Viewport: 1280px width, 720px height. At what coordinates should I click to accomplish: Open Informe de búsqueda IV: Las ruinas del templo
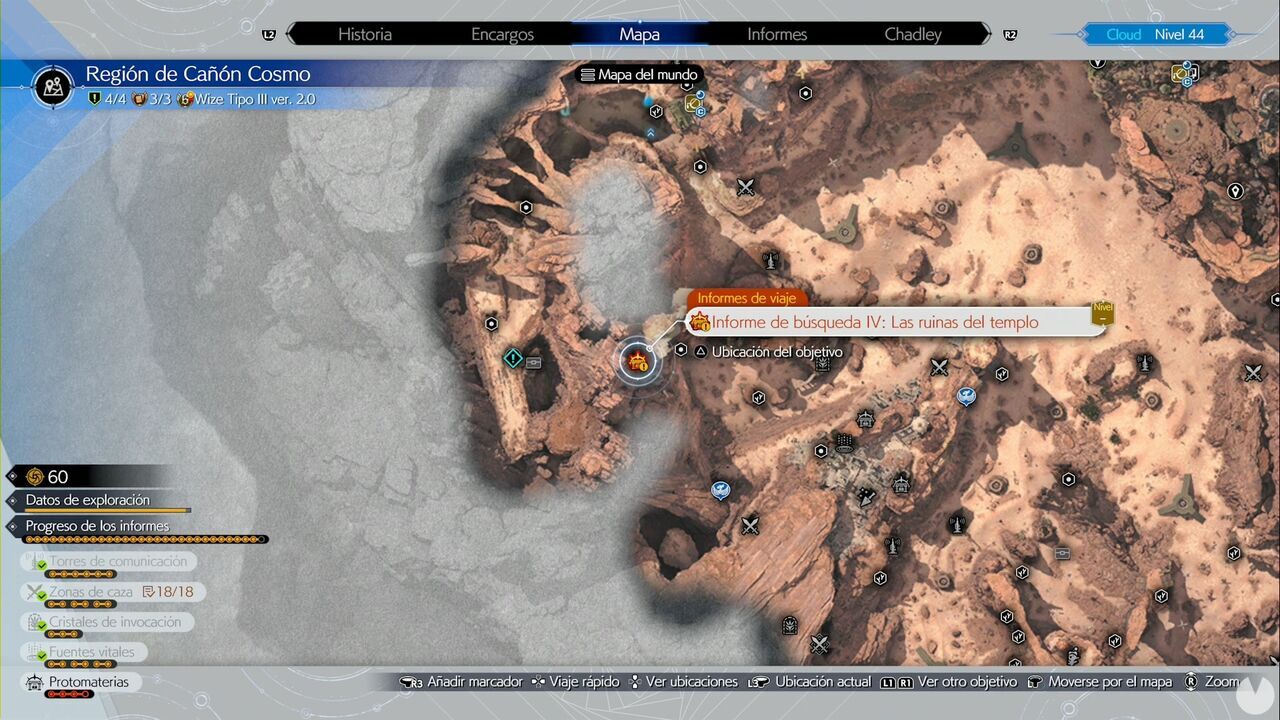(875, 322)
